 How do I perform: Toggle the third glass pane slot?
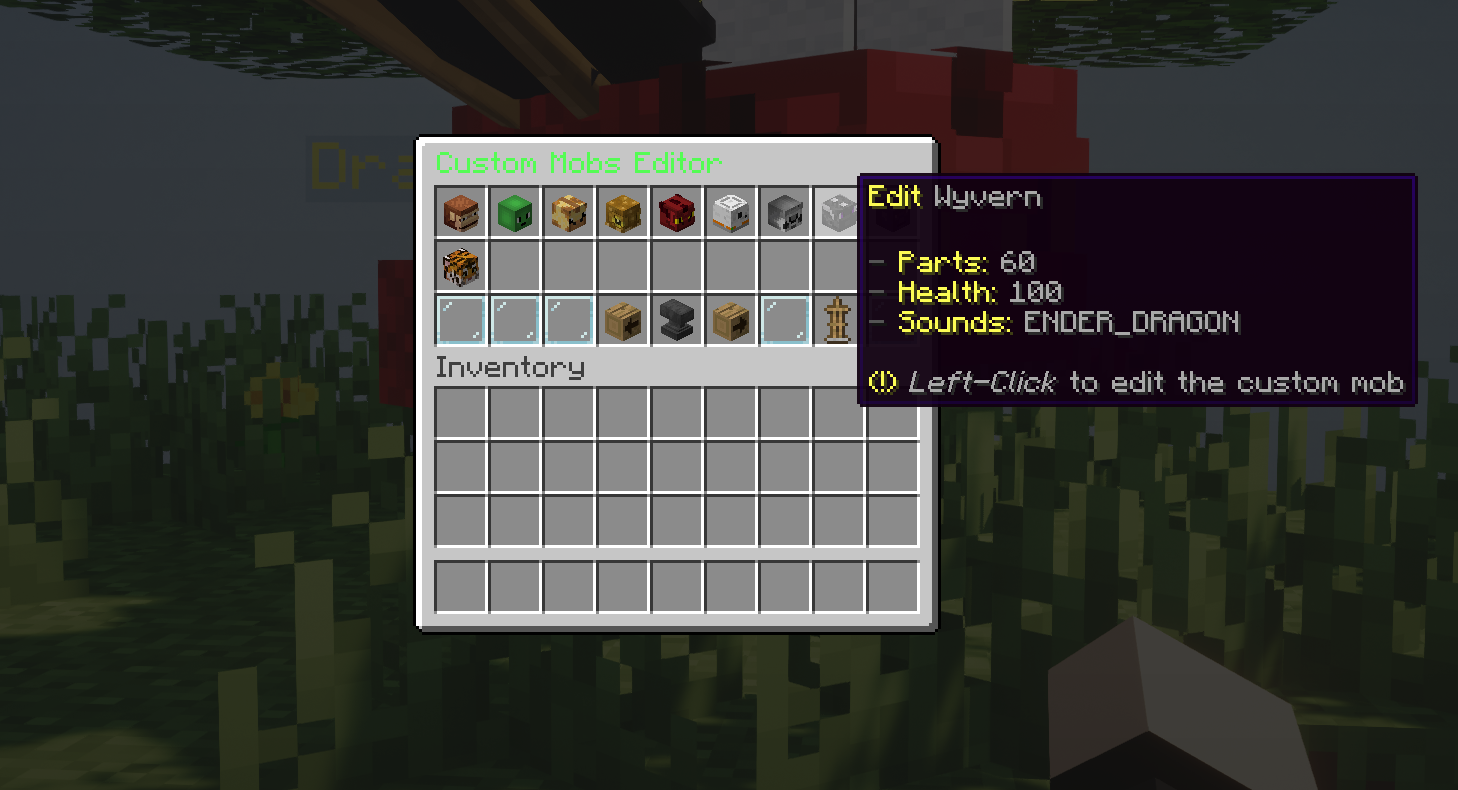pyautogui.click(x=568, y=320)
